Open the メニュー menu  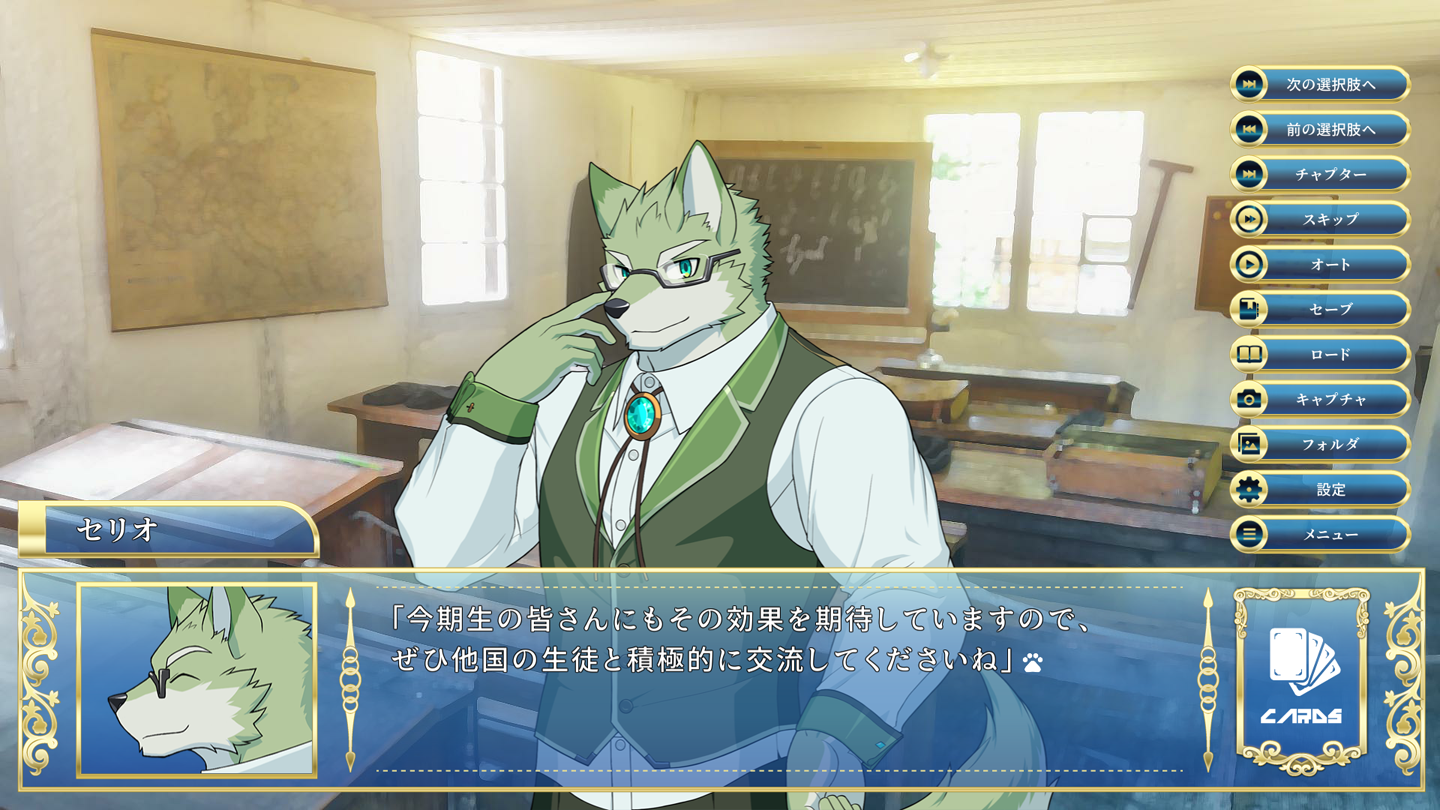tap(1320, 534)
